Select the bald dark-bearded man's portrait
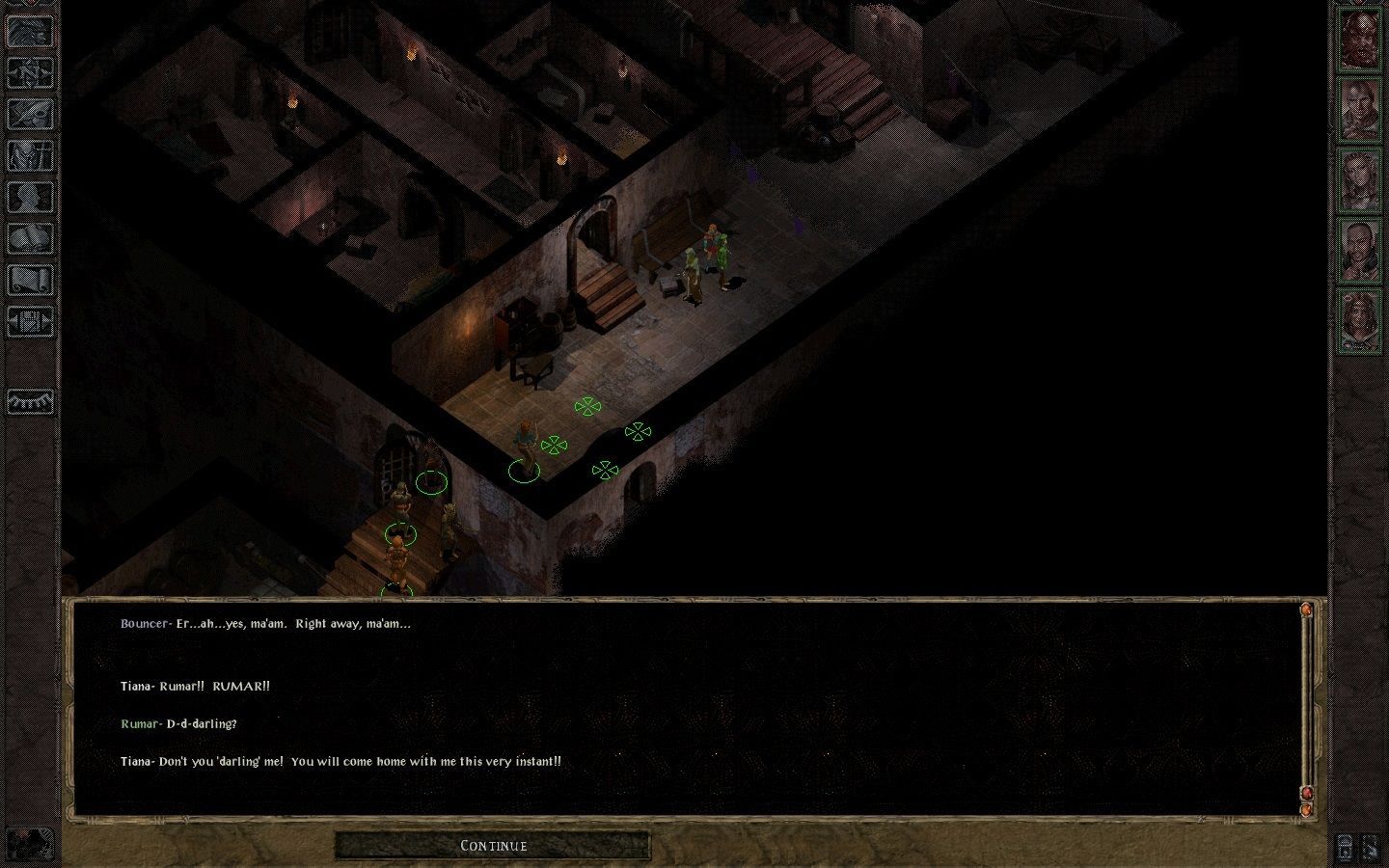This screenshot has height=868, width=1389. point(1359,251)
